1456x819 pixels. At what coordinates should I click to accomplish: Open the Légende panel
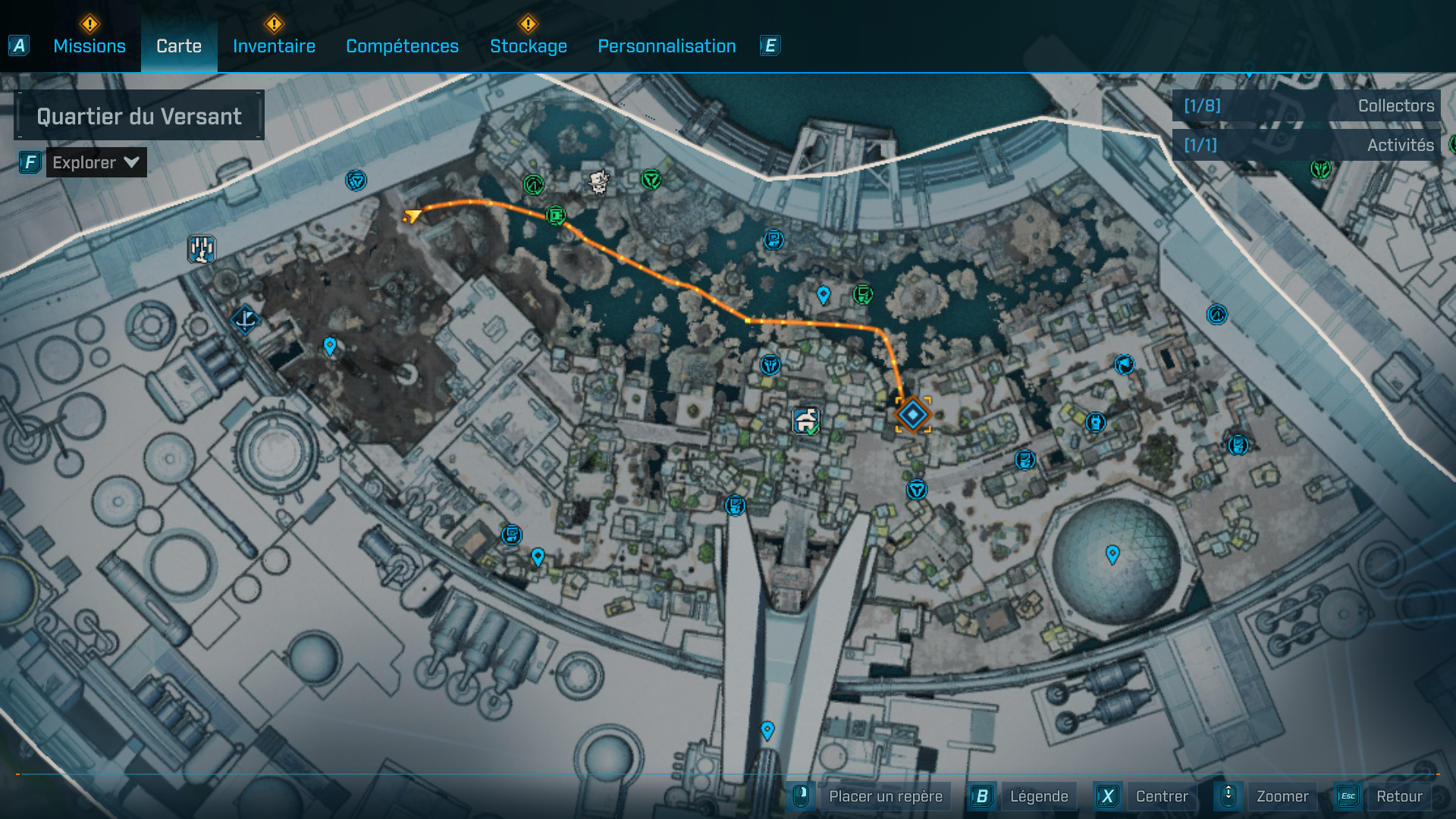click(x=1040, y=796)
